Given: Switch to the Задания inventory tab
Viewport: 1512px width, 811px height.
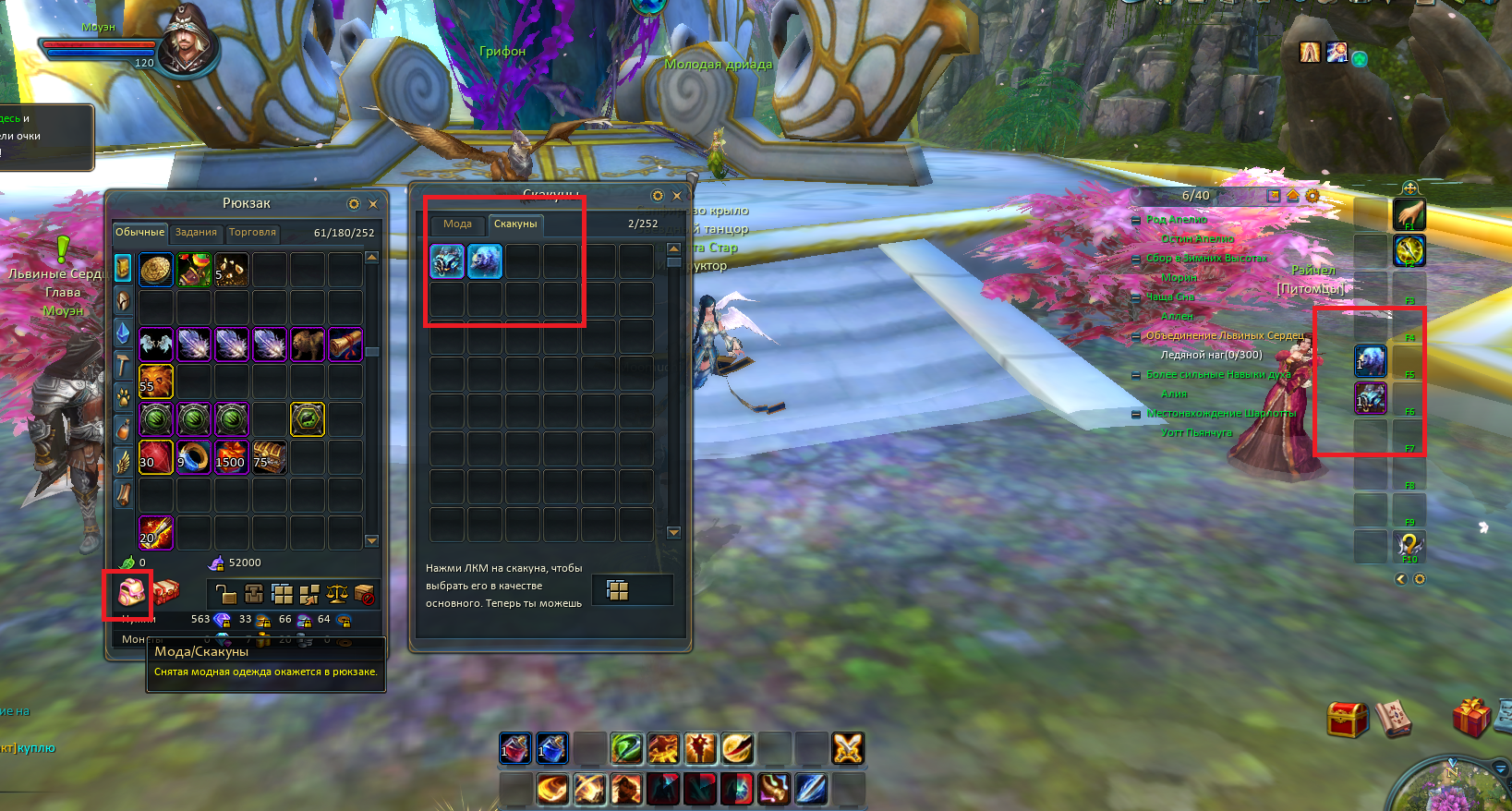Looking at the screenshot, I should tap(196, 233).
